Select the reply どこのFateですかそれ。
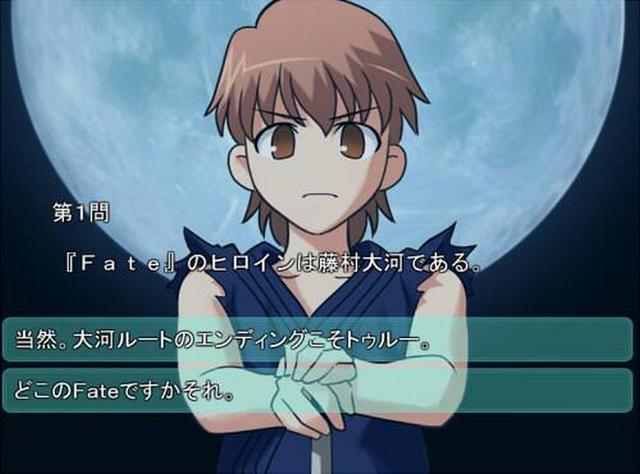The height and width of the screenshot is (474, 640). click(318, 386)
